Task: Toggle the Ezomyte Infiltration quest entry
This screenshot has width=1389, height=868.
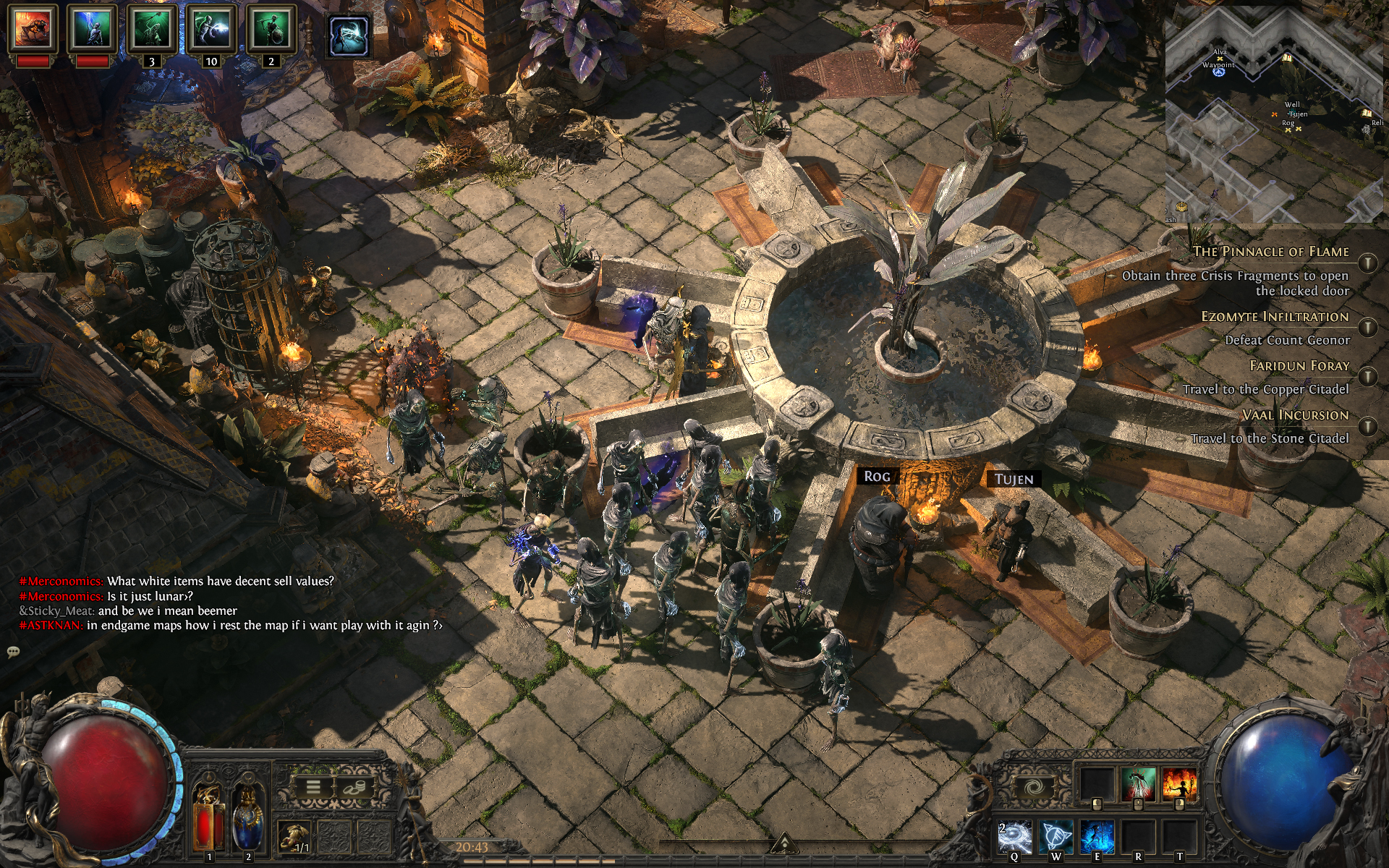Action: 1367,327
